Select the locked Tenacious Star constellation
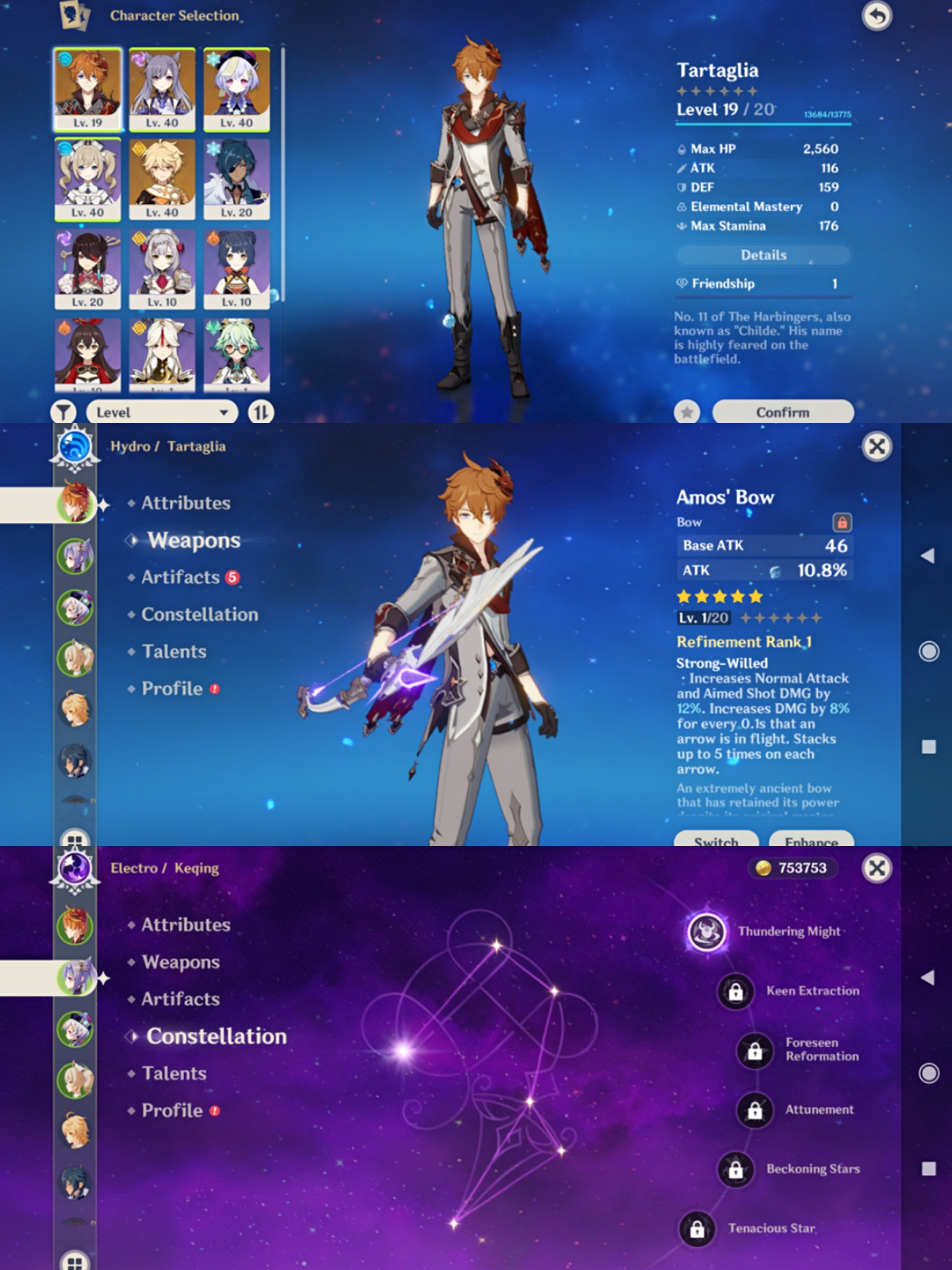 697,1229
